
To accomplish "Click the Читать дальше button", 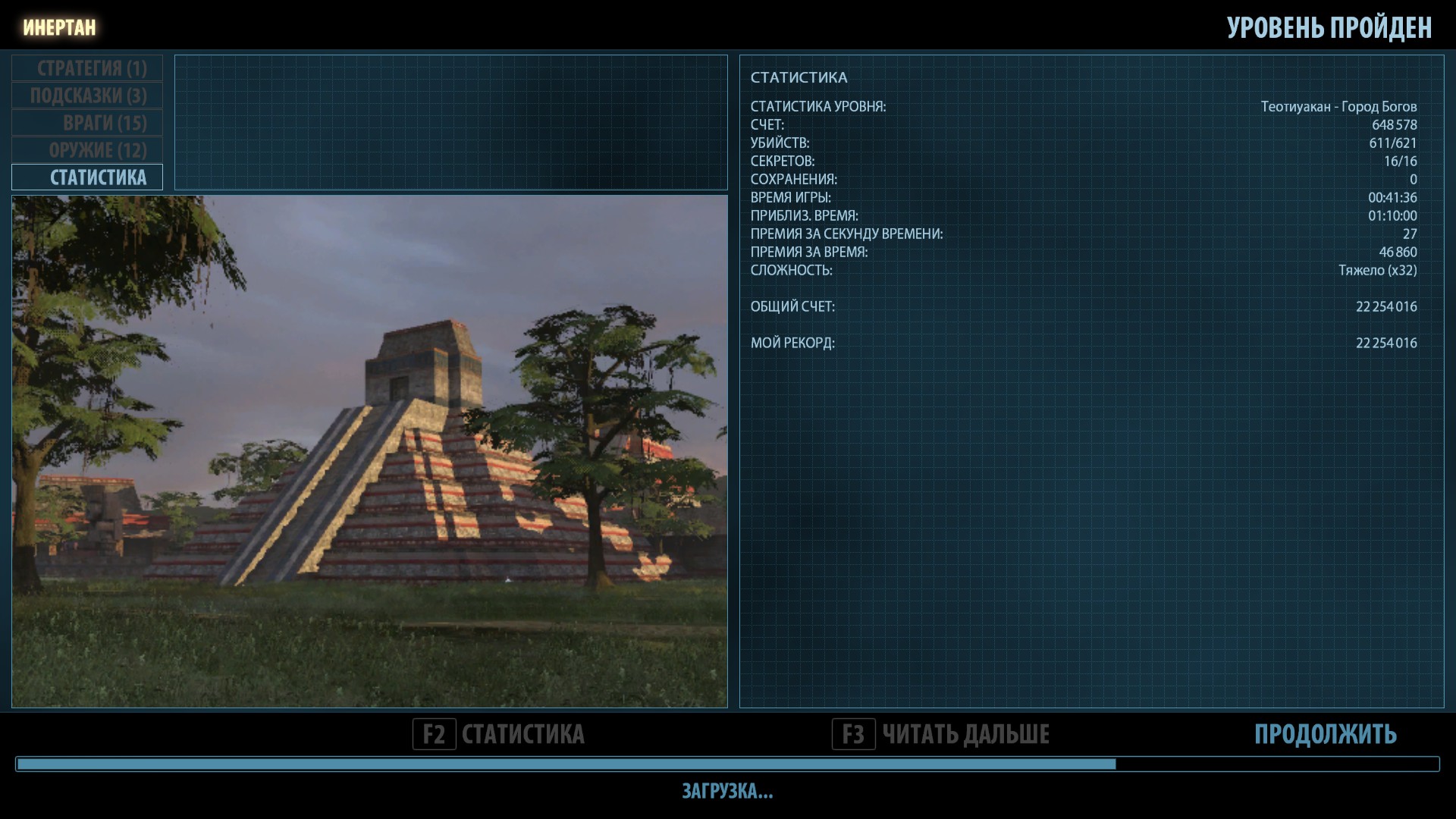I will point(941,734).
